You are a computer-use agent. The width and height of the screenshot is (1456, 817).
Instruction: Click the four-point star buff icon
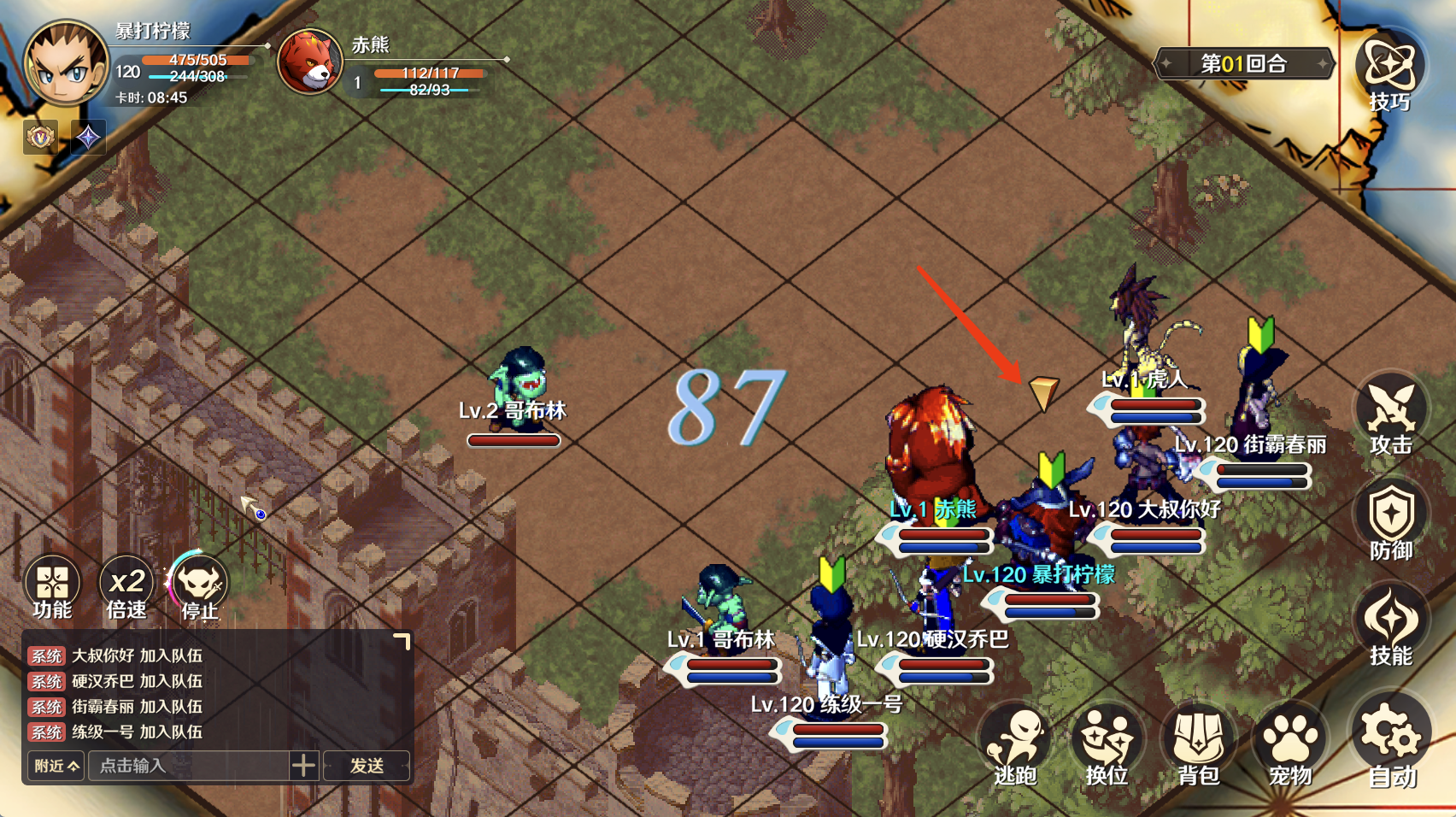coord(88,137)
